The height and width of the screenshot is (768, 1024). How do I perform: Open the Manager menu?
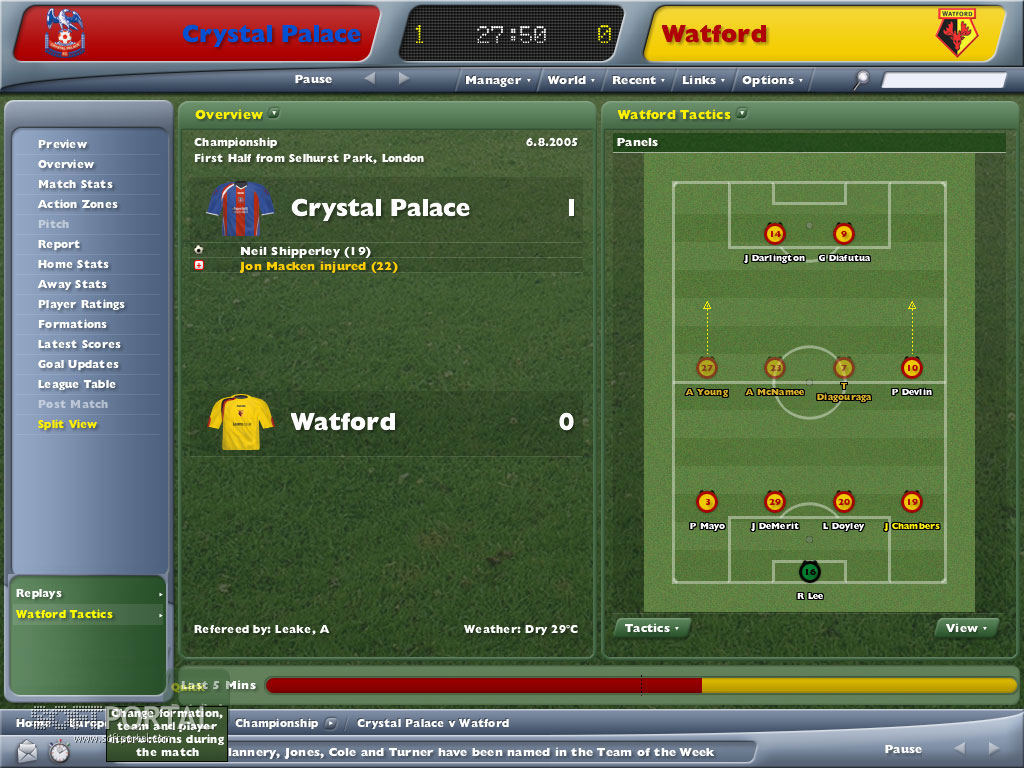[497, 80]
